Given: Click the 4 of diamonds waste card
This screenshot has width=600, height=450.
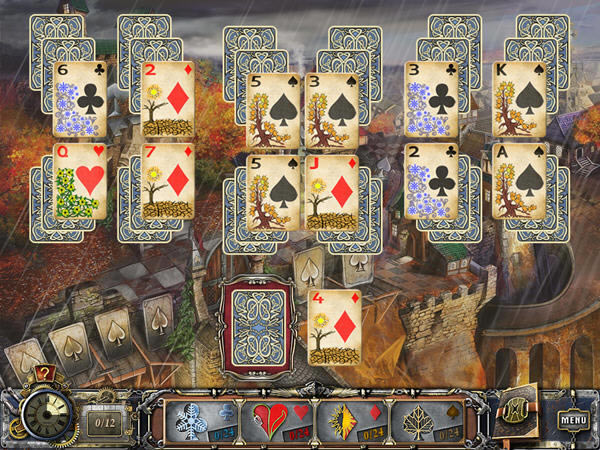Looking at the screenshot, I should (x=334, y=325).
